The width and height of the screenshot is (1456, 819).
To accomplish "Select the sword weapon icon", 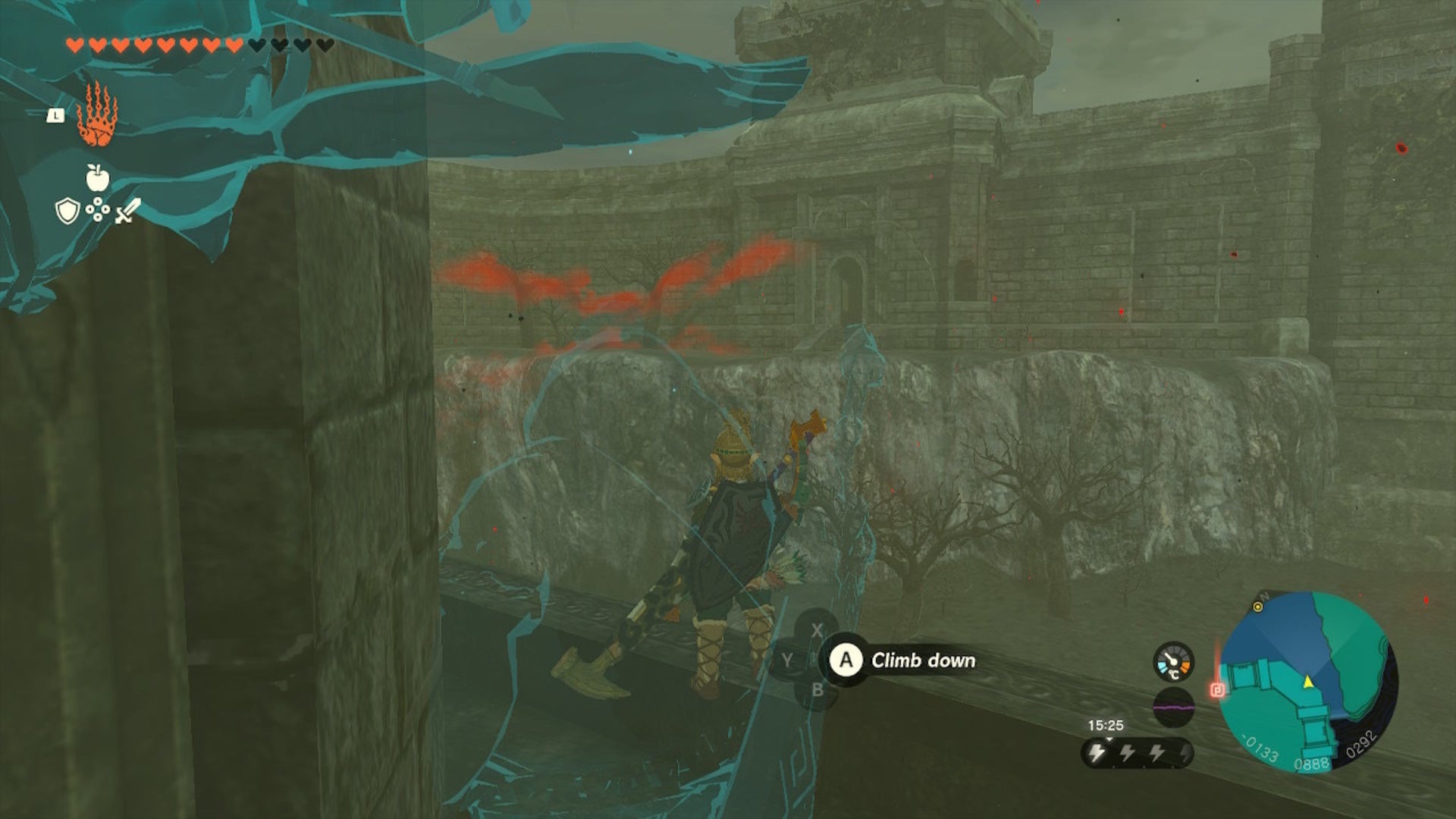I will click(127, 211).
